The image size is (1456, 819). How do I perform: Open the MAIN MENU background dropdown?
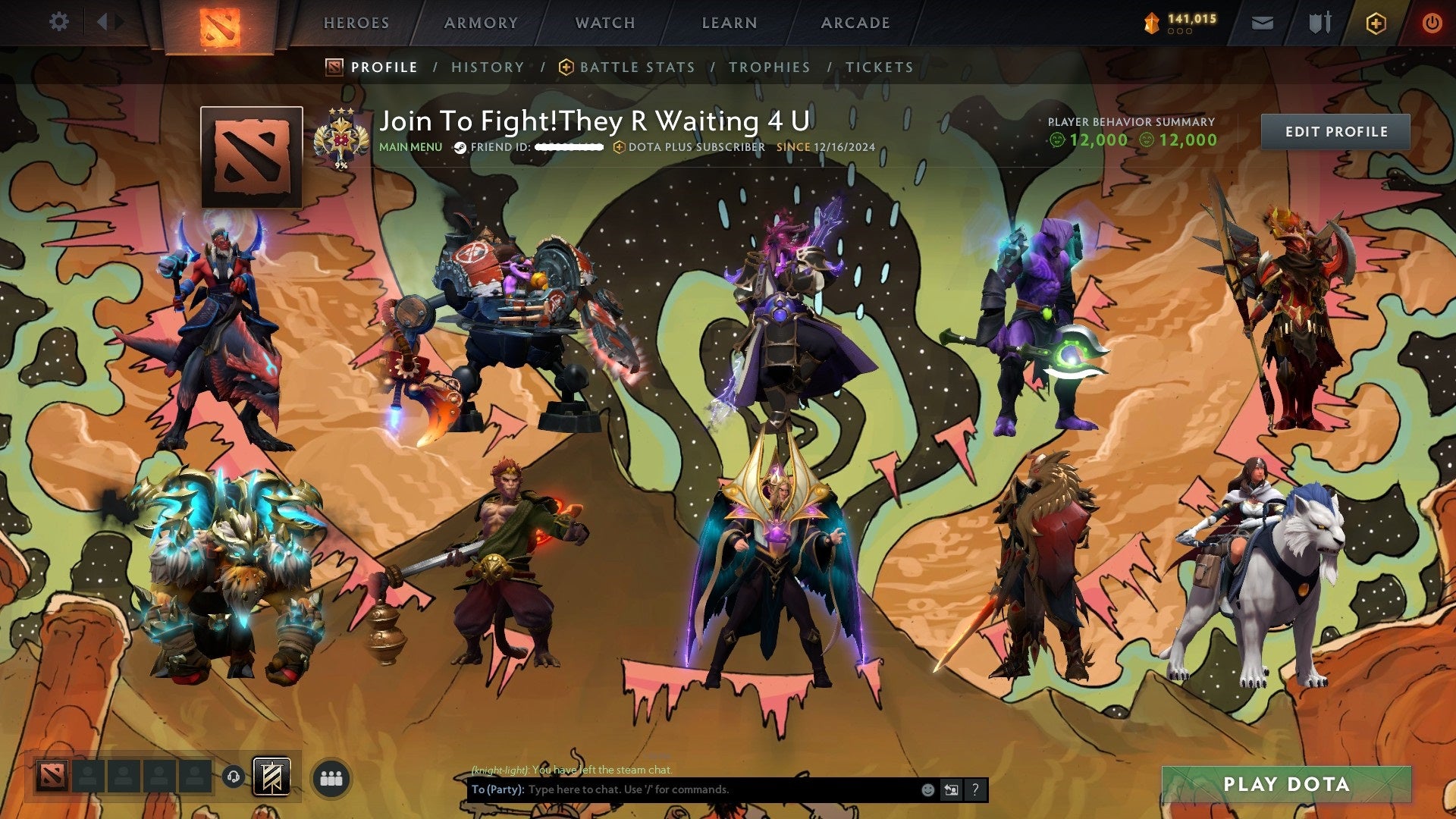(410, 147)
